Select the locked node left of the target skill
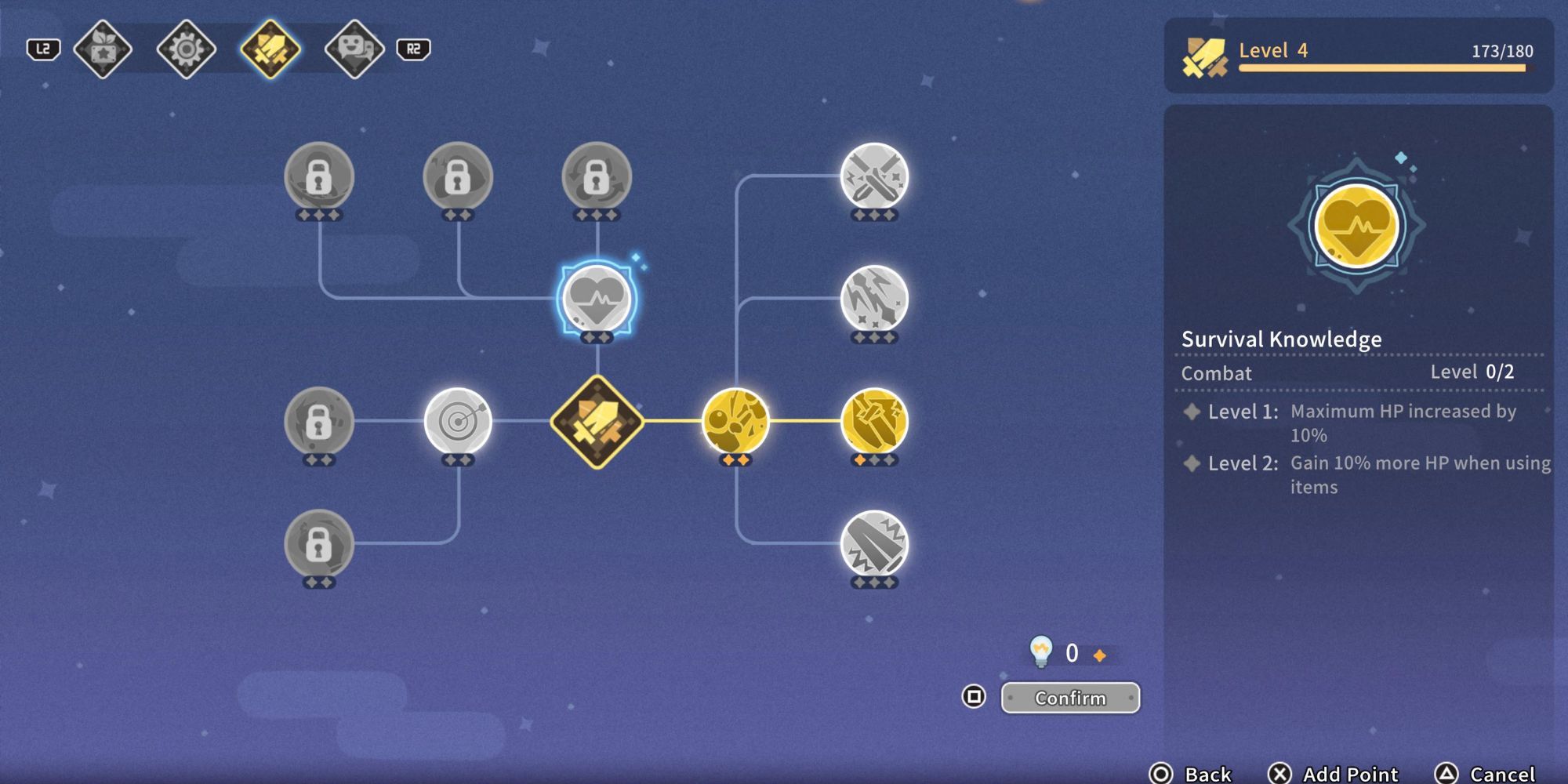This screenshot has height=784, width=1568. pos(320,421)
